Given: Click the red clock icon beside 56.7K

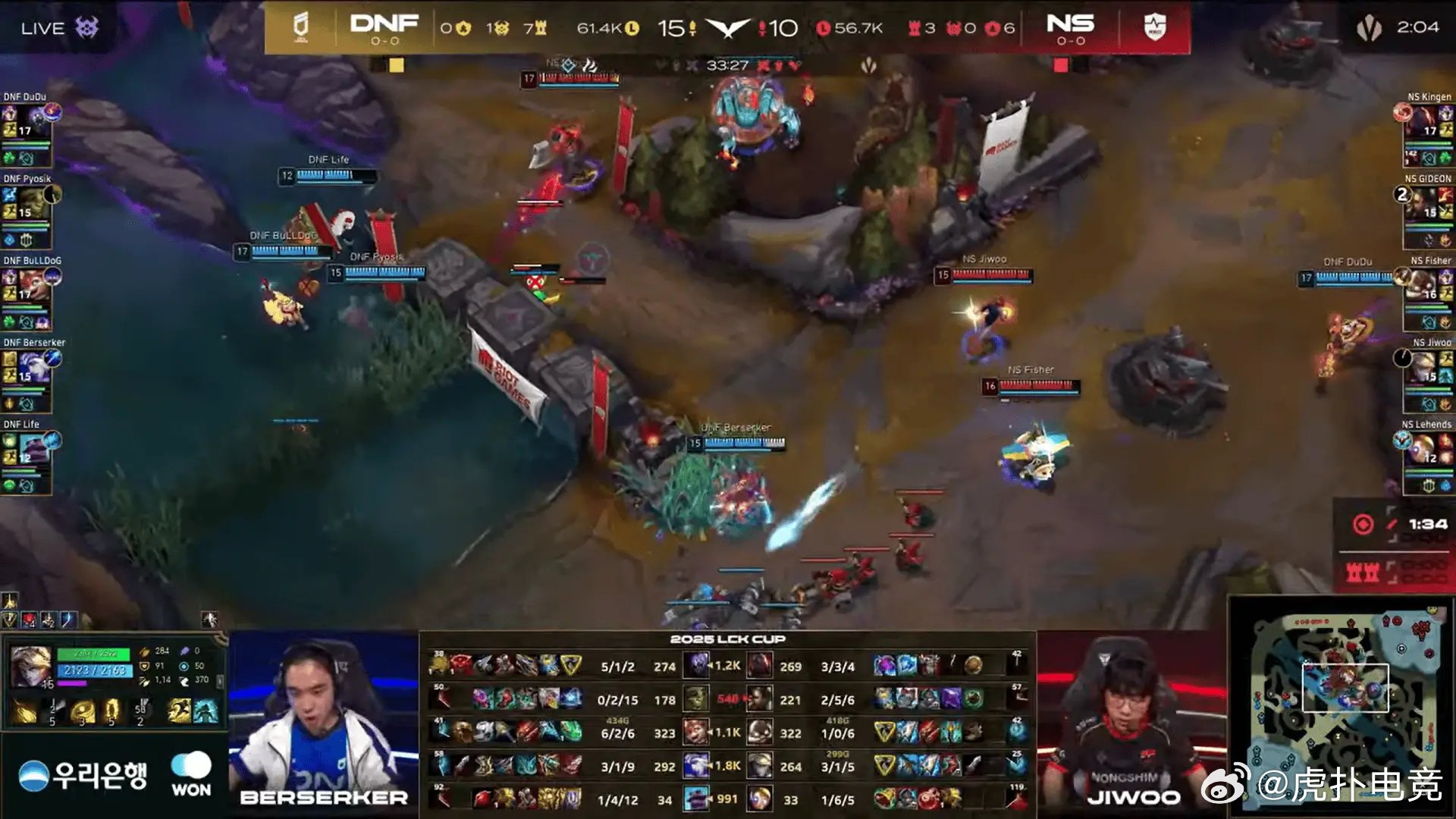Looking at the screenshot, I should coord(824,28).
